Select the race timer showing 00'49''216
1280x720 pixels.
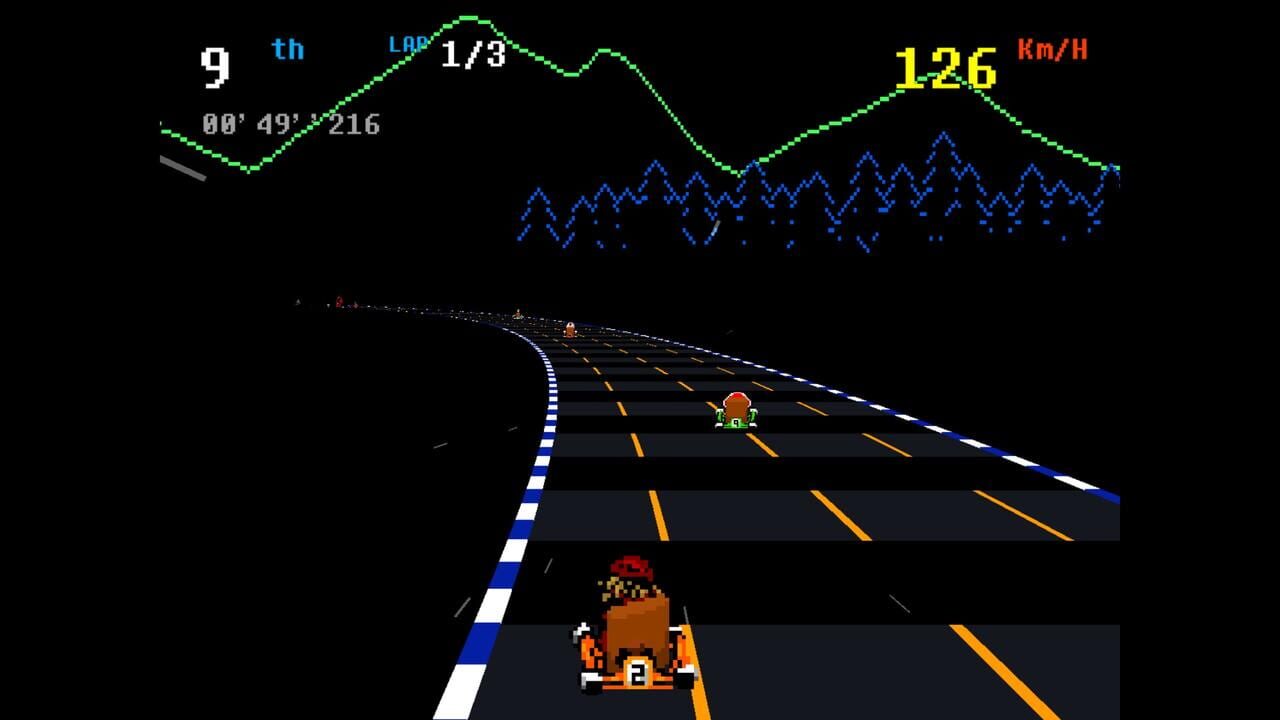290,124
